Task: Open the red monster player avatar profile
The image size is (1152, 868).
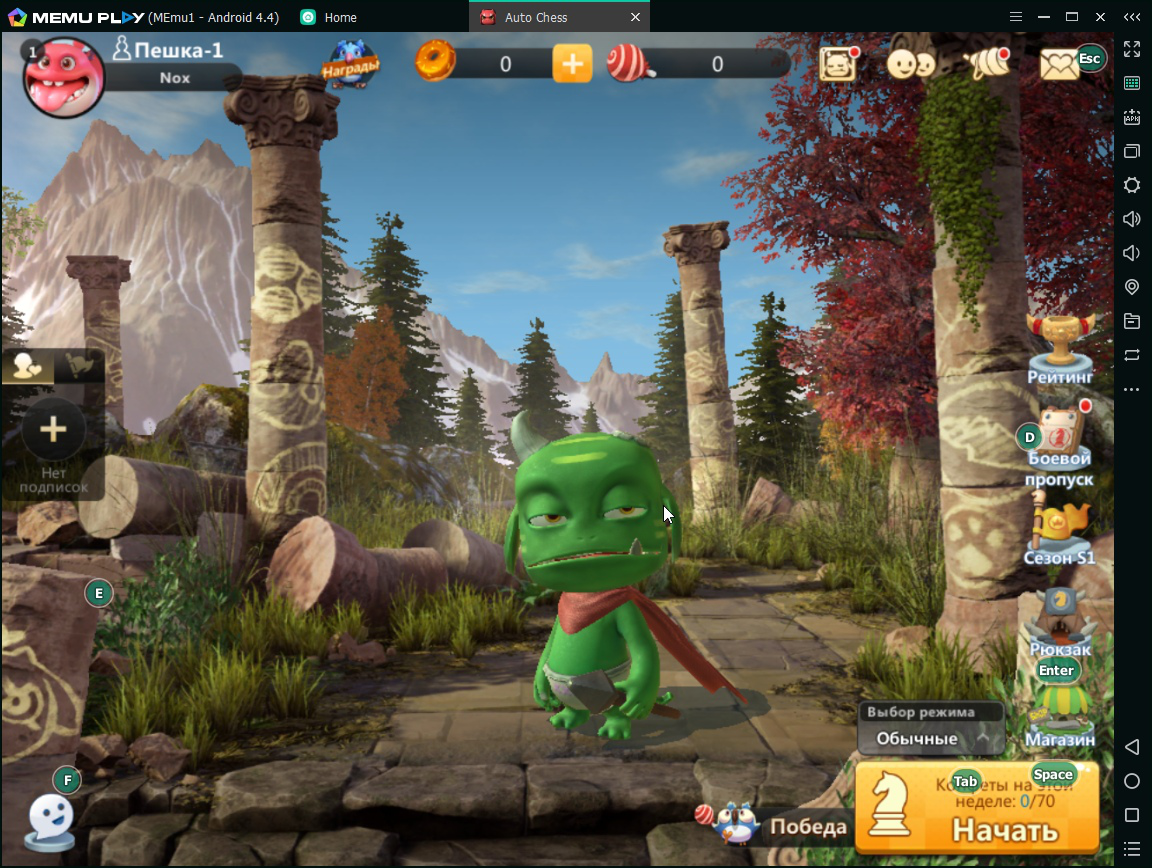Action: tap(64, 77)
